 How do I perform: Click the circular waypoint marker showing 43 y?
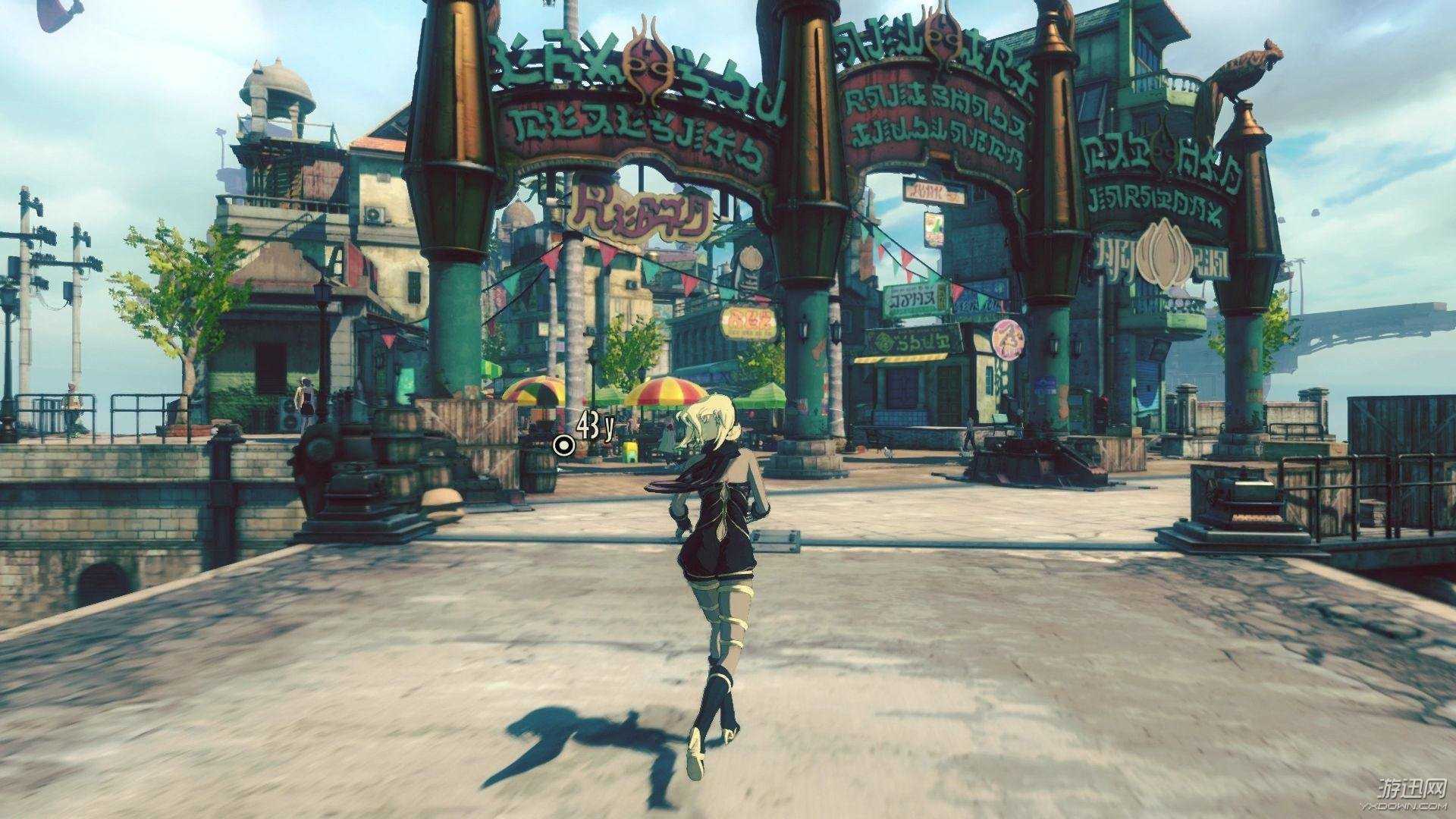pos(565,446)
